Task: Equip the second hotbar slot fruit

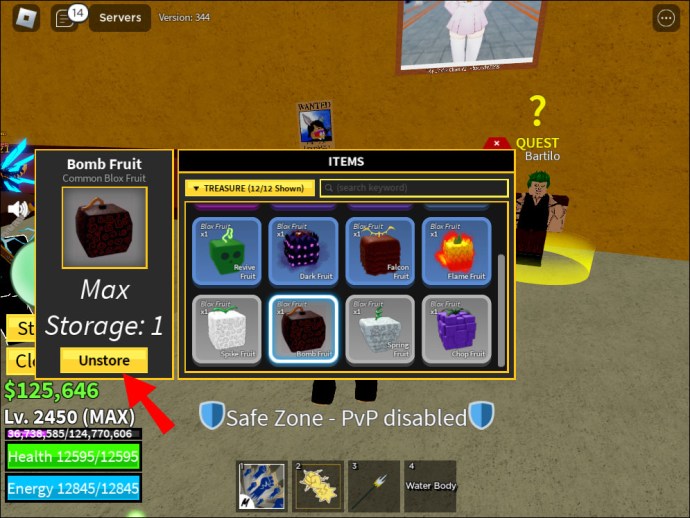Action: coord(318,487)
